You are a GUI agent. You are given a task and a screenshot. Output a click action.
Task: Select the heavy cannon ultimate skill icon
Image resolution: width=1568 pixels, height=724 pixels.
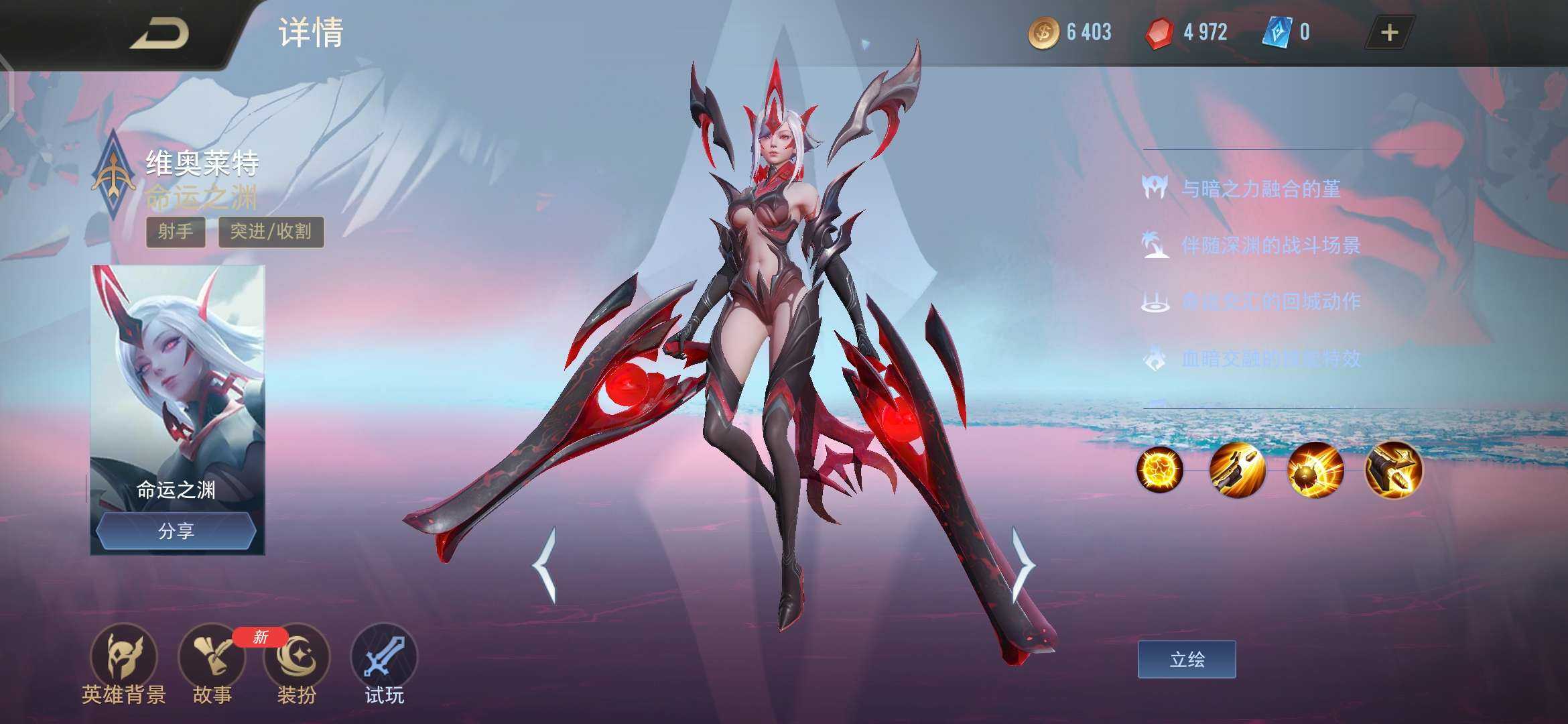(1394, 469)
